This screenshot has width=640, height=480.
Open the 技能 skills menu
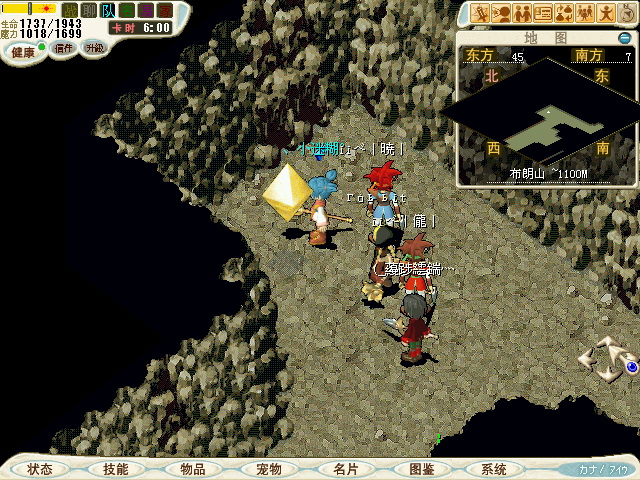115,469
